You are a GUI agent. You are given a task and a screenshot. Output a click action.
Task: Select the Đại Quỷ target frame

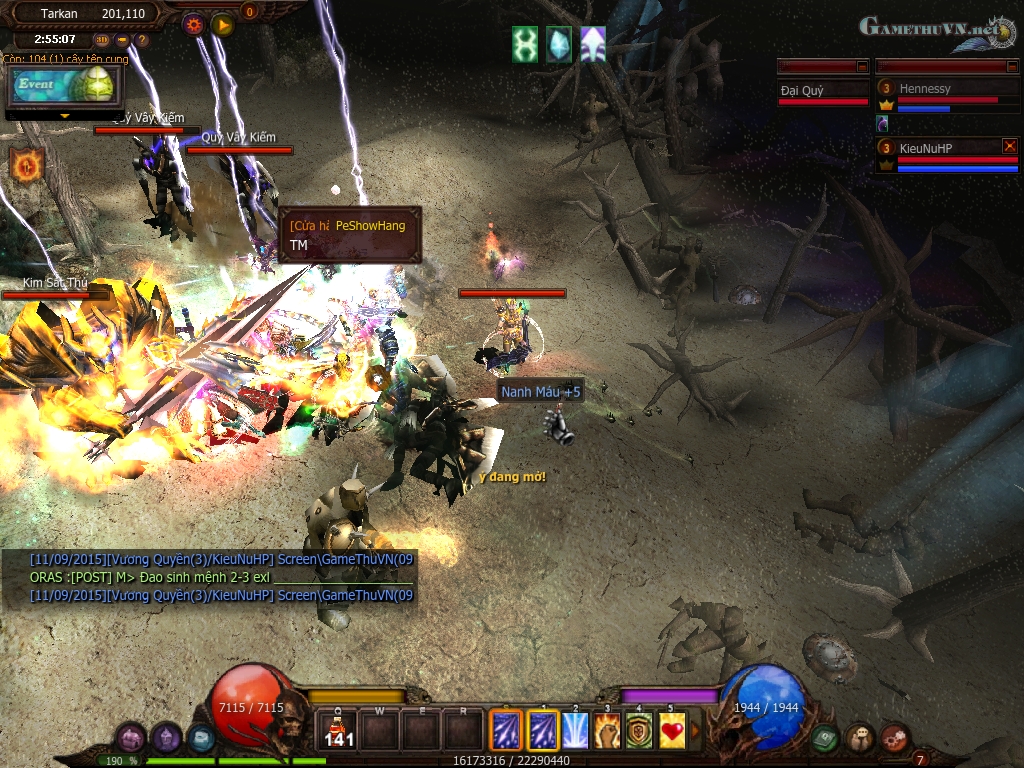point(823,92)
